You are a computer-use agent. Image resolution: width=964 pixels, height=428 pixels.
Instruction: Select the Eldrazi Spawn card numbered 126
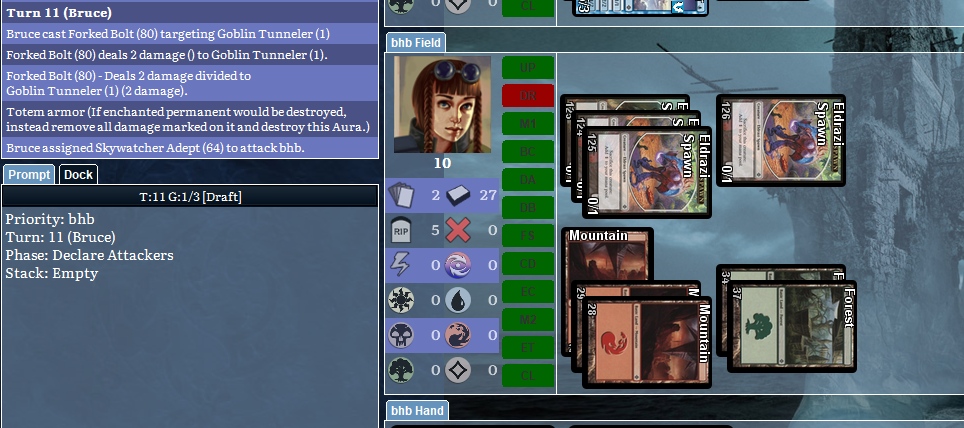point(780,141)
